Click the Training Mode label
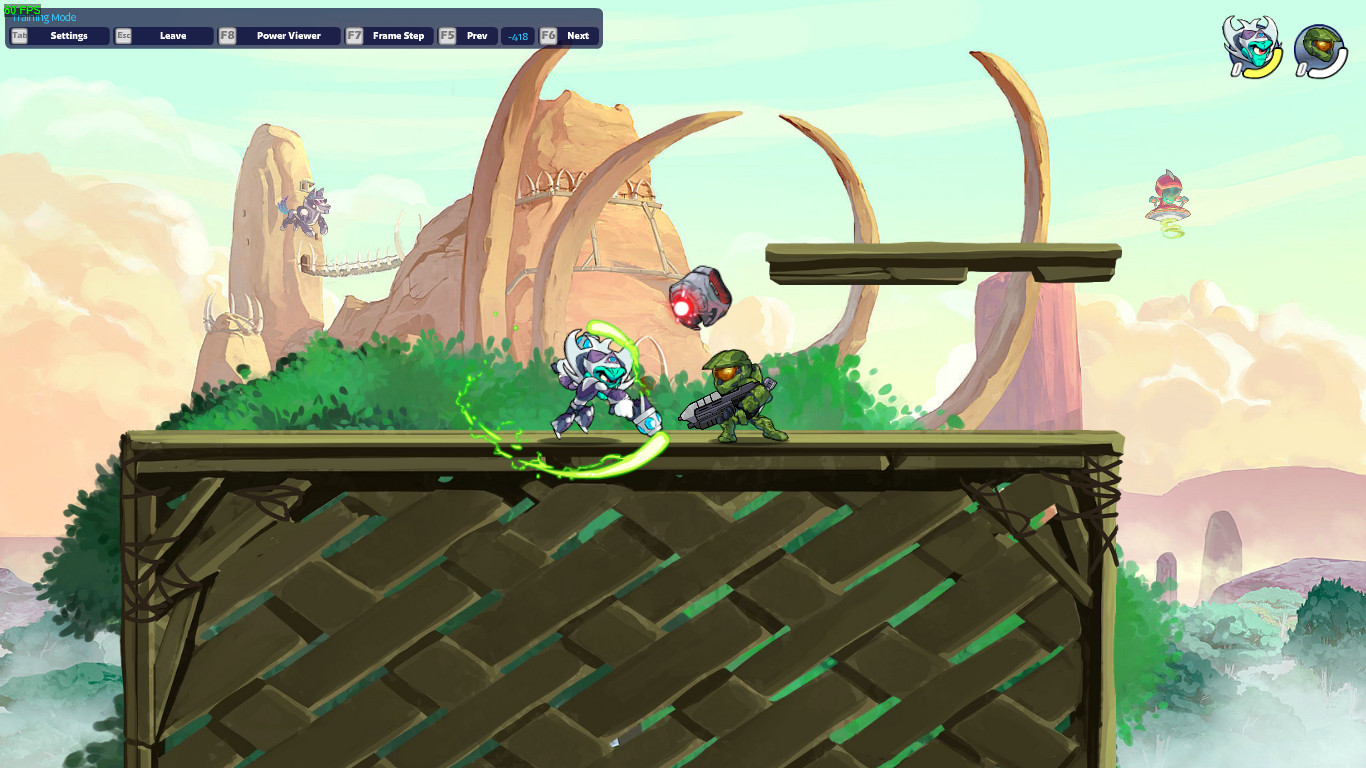This screenshot has width=1366, height=768. coord(43,16)
